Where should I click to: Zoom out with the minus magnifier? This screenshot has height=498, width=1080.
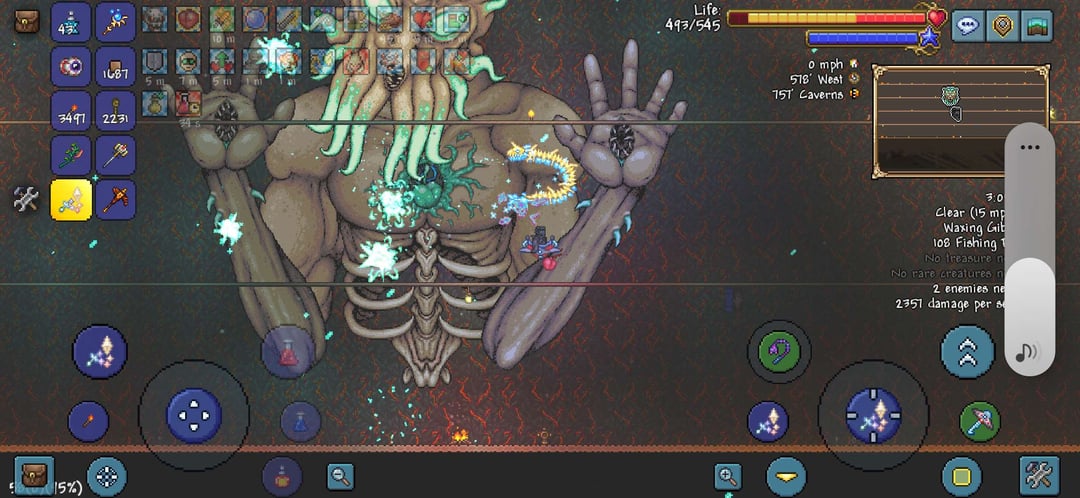point(340,477)
